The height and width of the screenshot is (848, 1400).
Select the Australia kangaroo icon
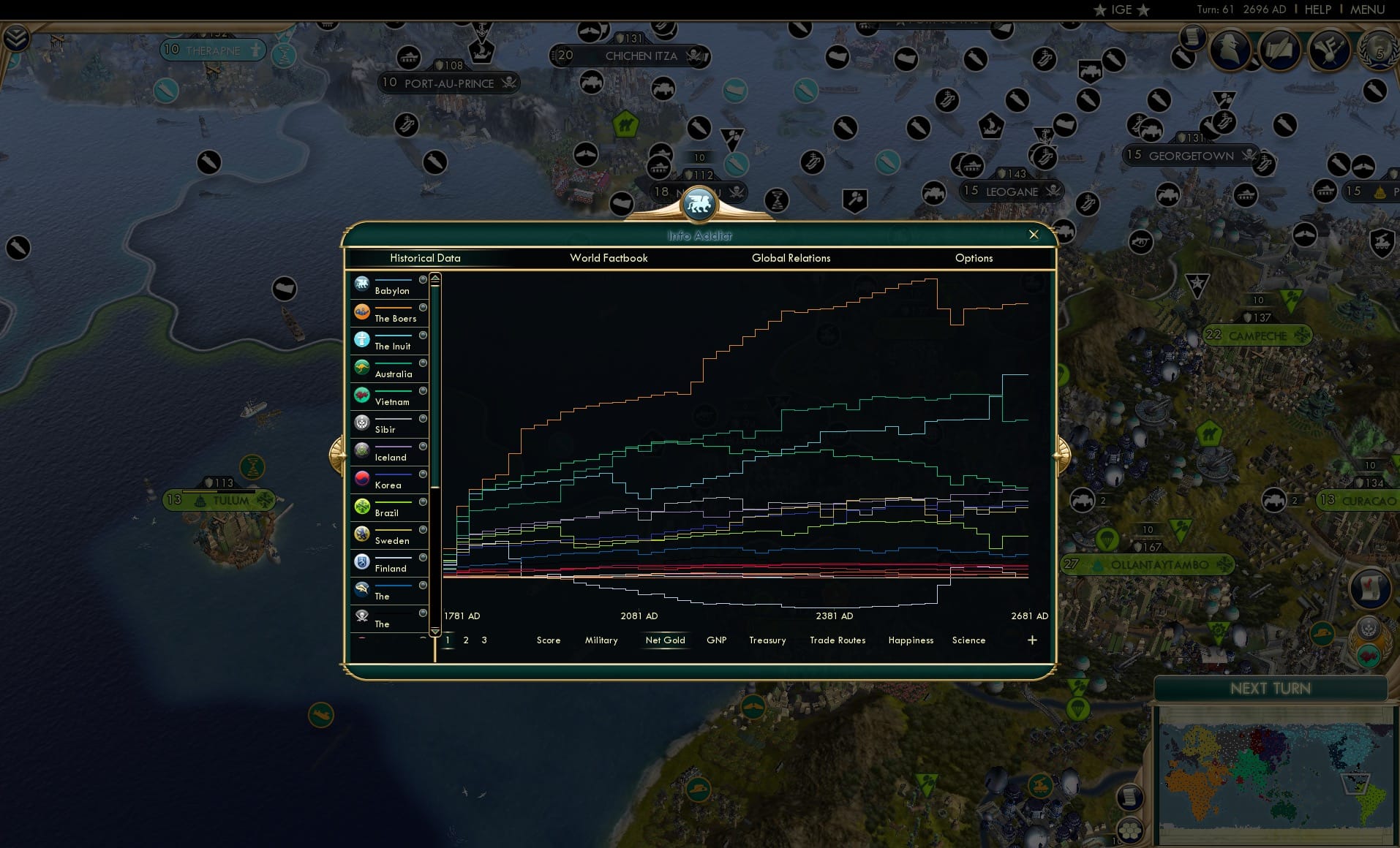click(362, 366)
